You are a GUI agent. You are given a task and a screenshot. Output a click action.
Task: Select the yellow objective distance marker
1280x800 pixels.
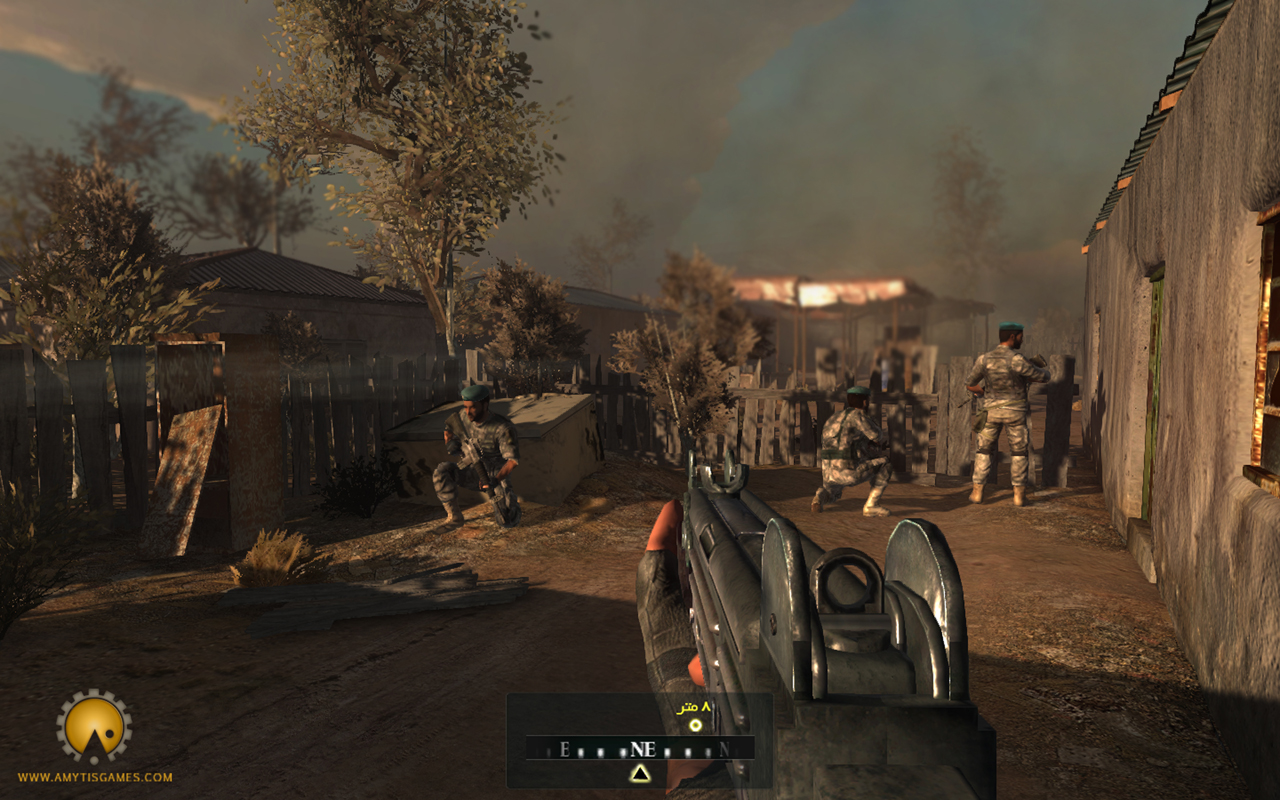pyautogui.click(x=695, y=723)
